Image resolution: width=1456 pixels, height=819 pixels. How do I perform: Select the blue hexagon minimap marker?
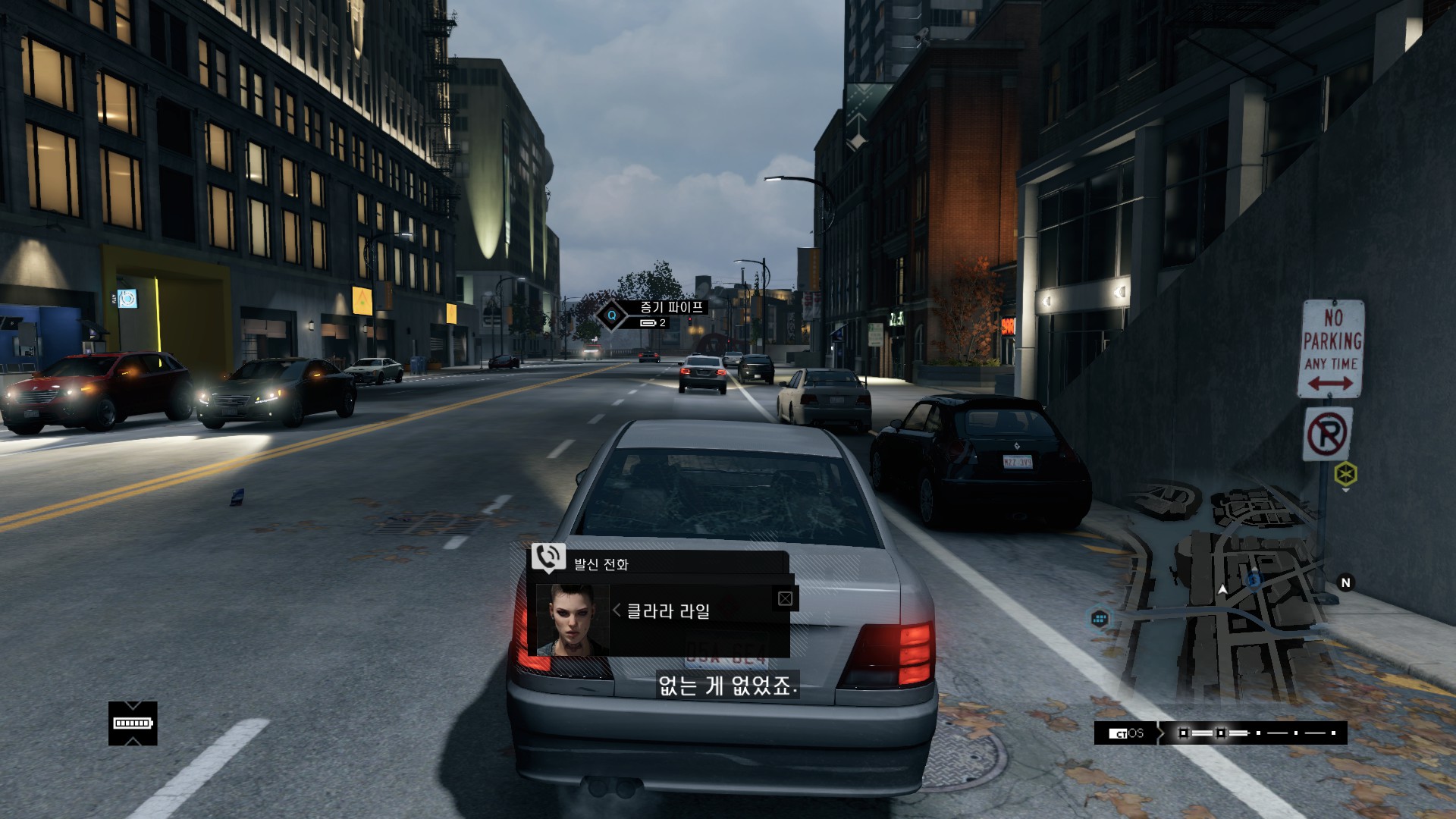[x=1100, y=619]
